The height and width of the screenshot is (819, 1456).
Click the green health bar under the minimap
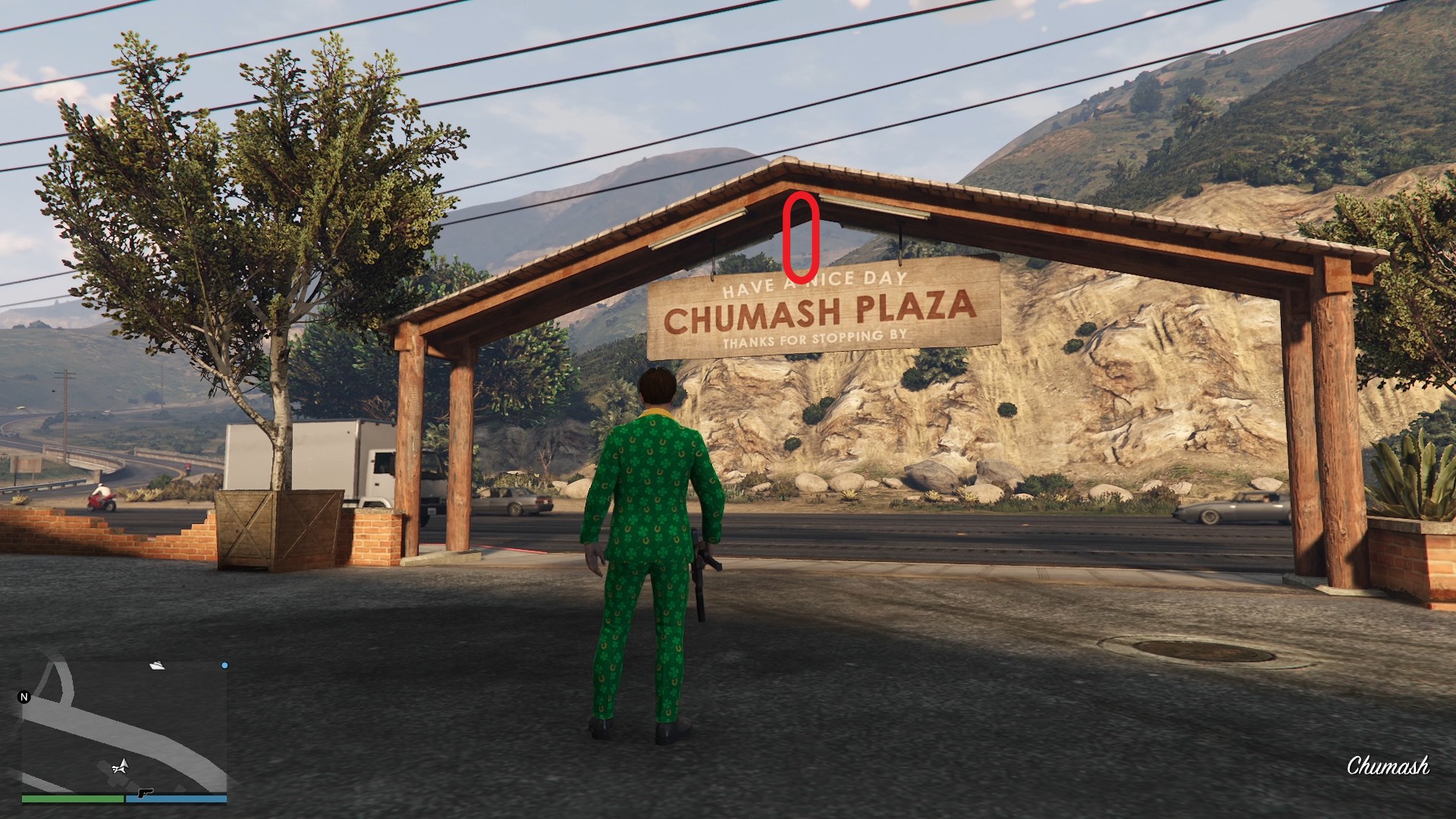click(x=72, y=799)
